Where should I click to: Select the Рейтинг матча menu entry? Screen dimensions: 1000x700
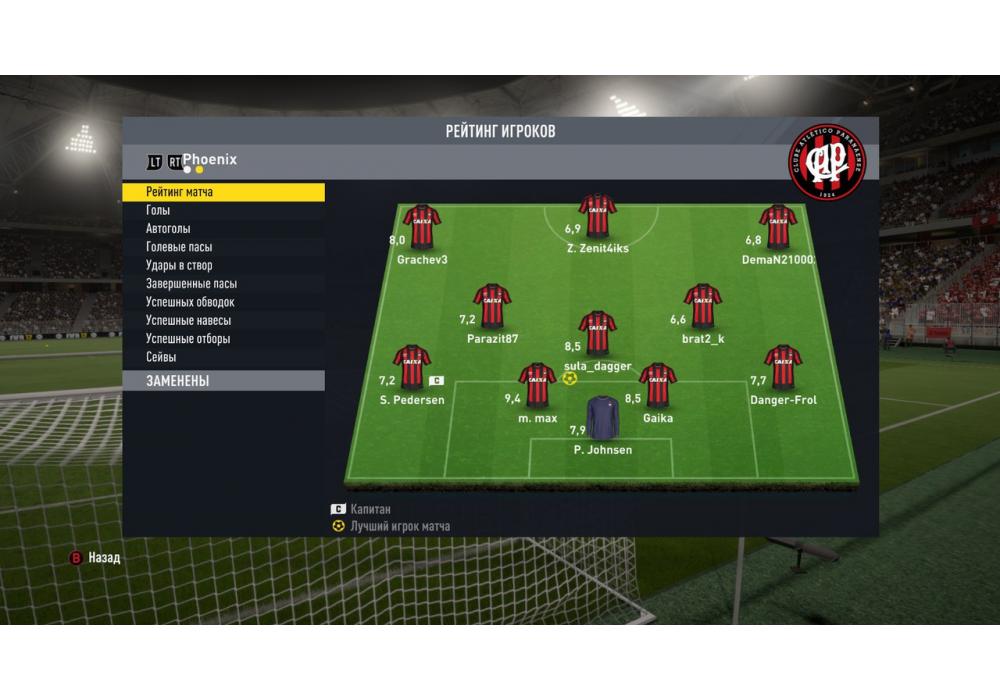223,192
